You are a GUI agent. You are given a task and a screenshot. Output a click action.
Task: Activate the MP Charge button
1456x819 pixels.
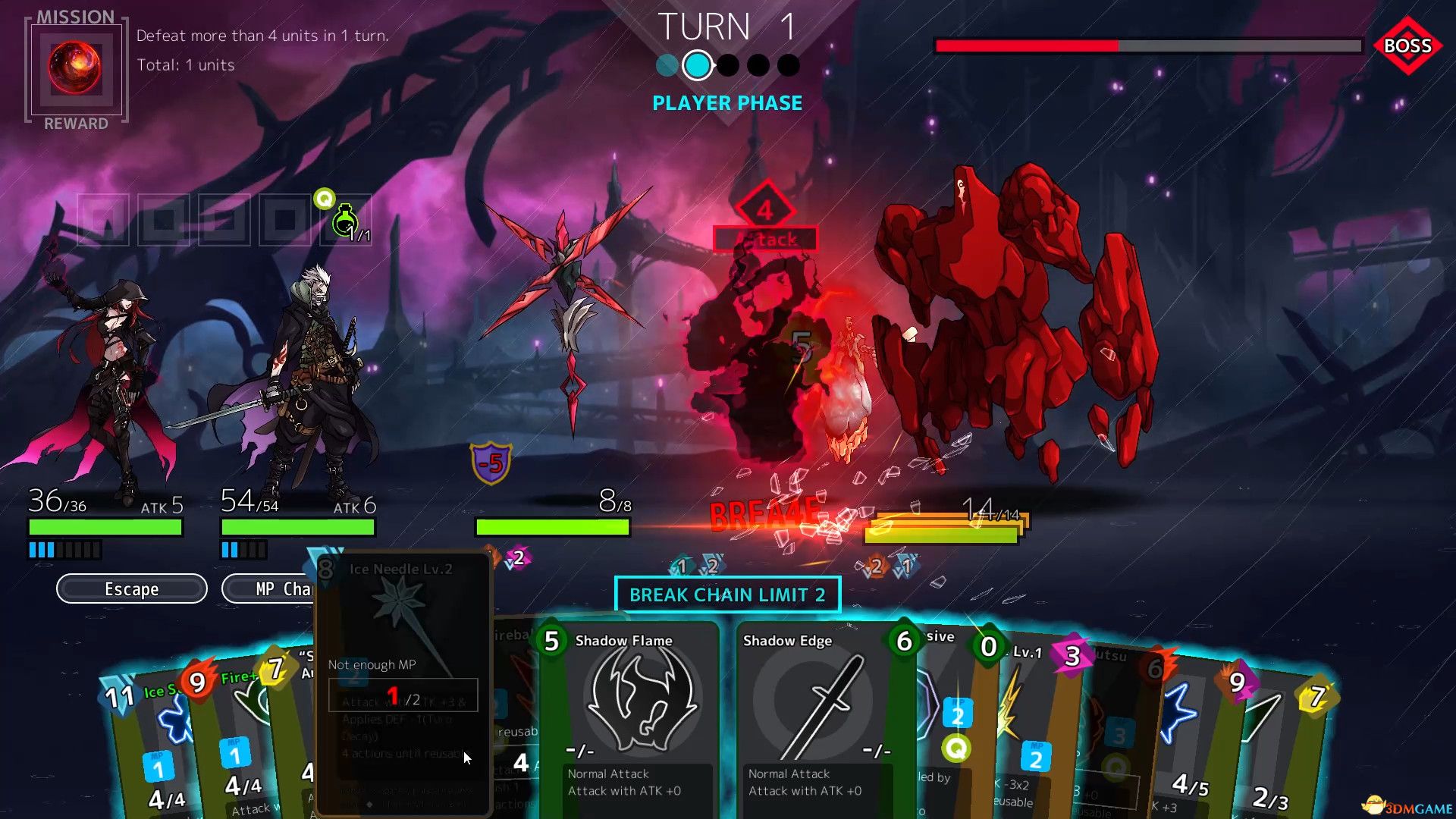[x=267, y=589]
